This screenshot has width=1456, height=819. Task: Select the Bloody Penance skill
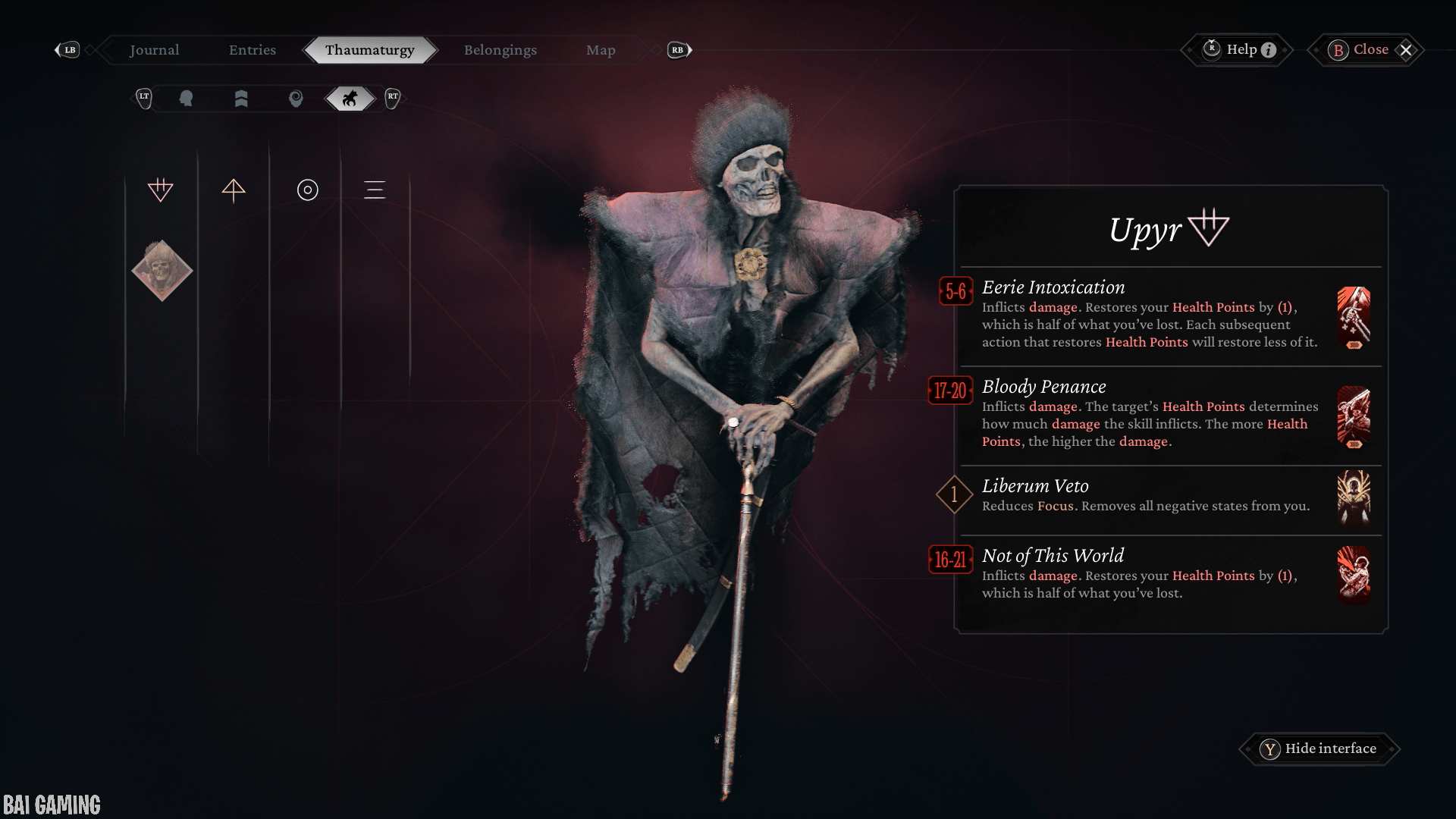1149,413
